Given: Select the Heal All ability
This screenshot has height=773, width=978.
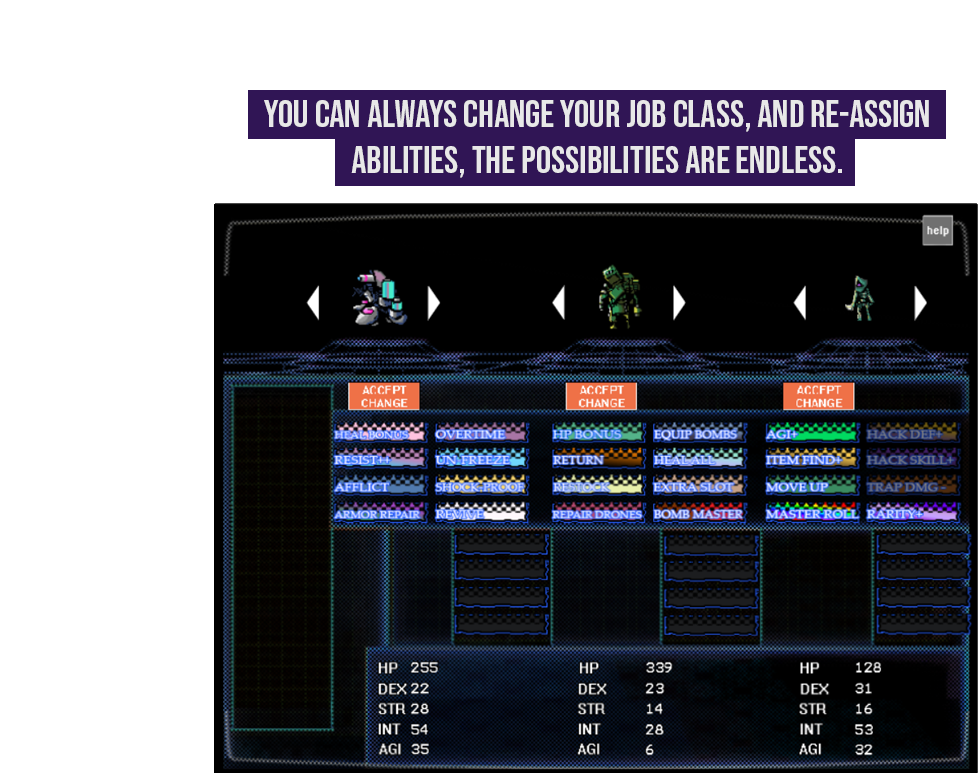Looking at the screenshot, I should click(x=698, y=460).
